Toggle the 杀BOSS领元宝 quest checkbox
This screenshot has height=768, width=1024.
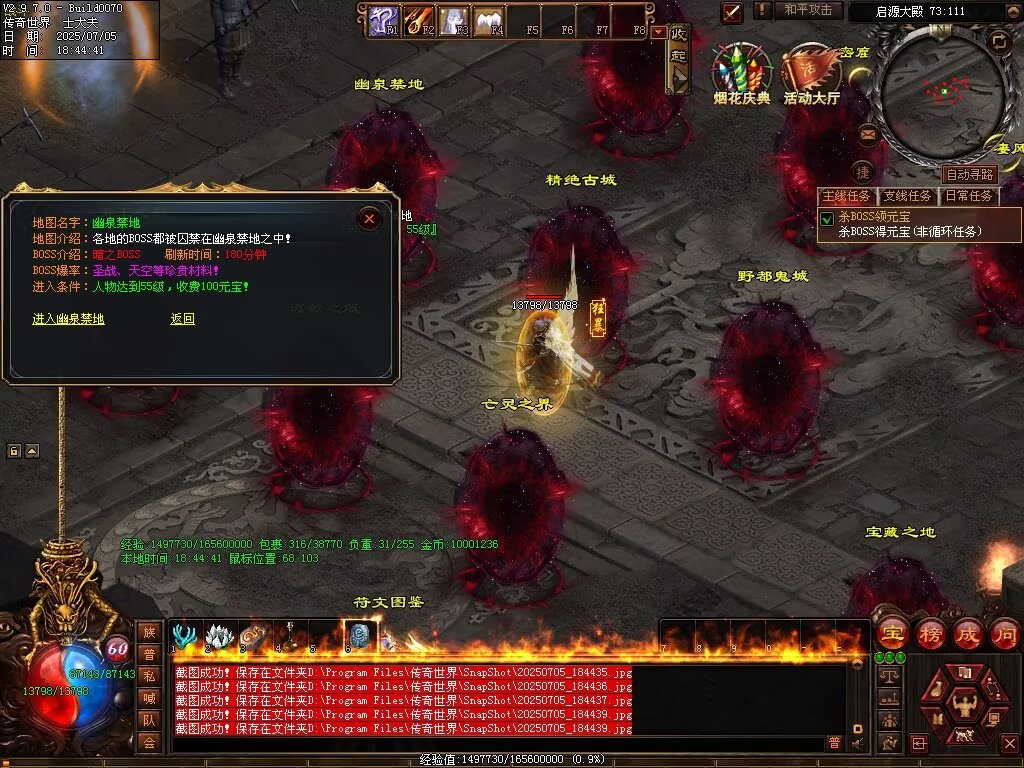click(x=827, y=218)
